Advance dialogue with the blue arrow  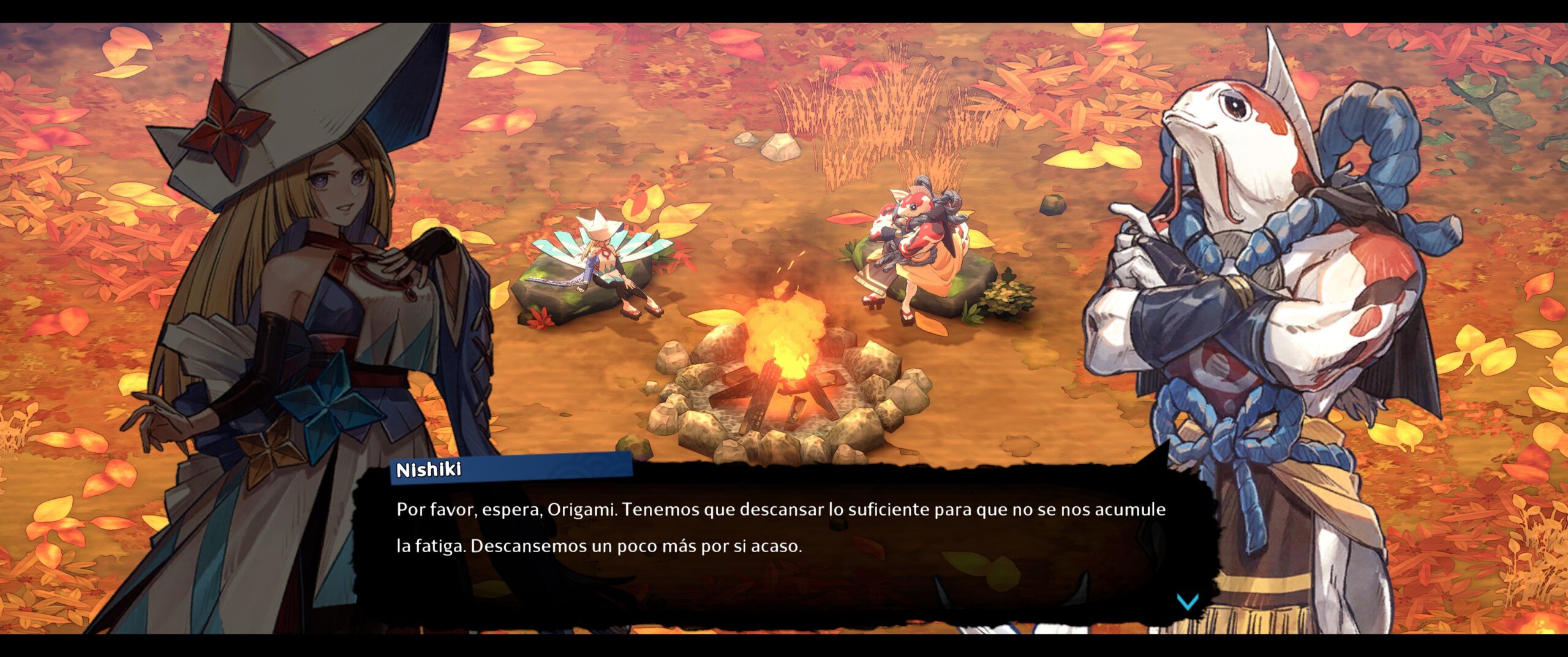click(x=1187, y=602)
